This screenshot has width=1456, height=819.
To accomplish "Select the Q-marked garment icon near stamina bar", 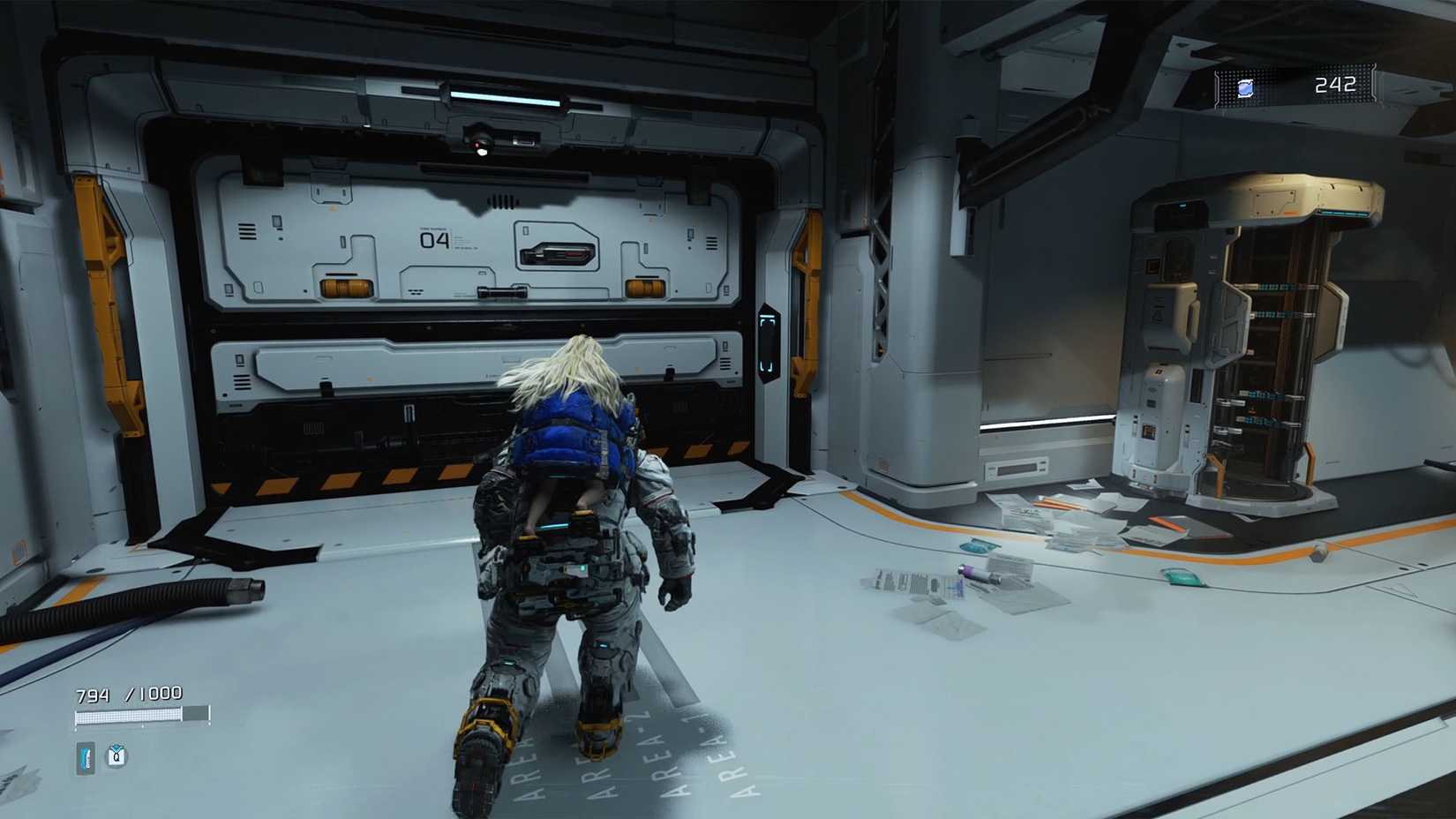I will 117,756.
